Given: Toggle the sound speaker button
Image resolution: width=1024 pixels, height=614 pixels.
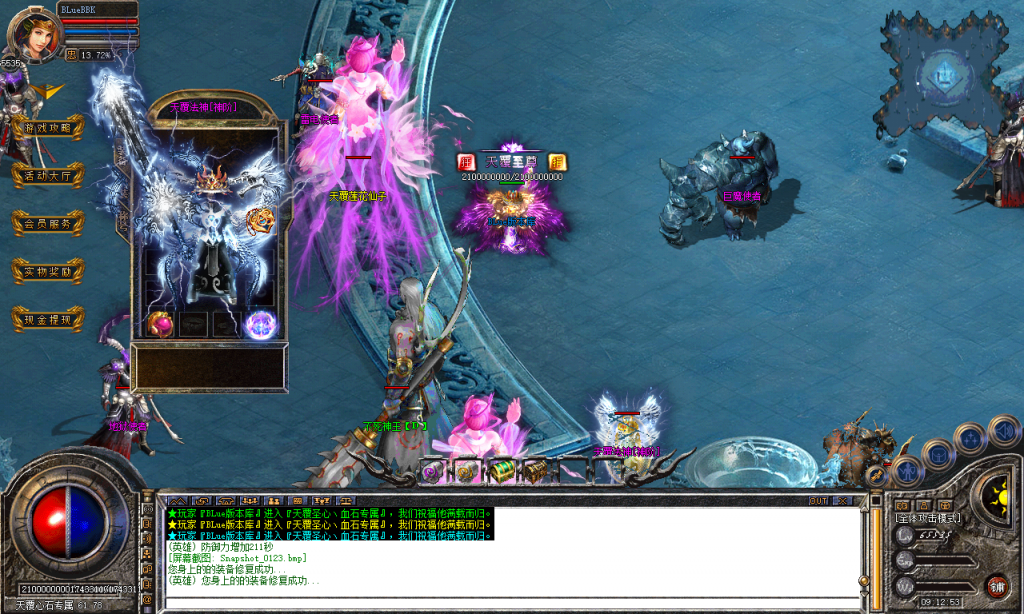Looking at the screenshot, I should pyautogui.click(x=1003, y=431).
